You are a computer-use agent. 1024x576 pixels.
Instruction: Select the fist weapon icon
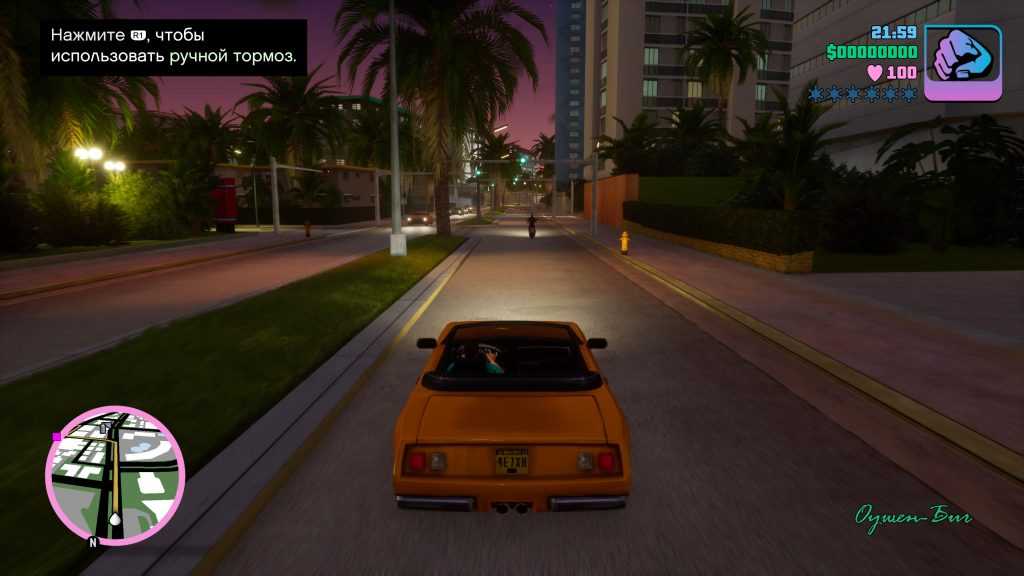962,62
